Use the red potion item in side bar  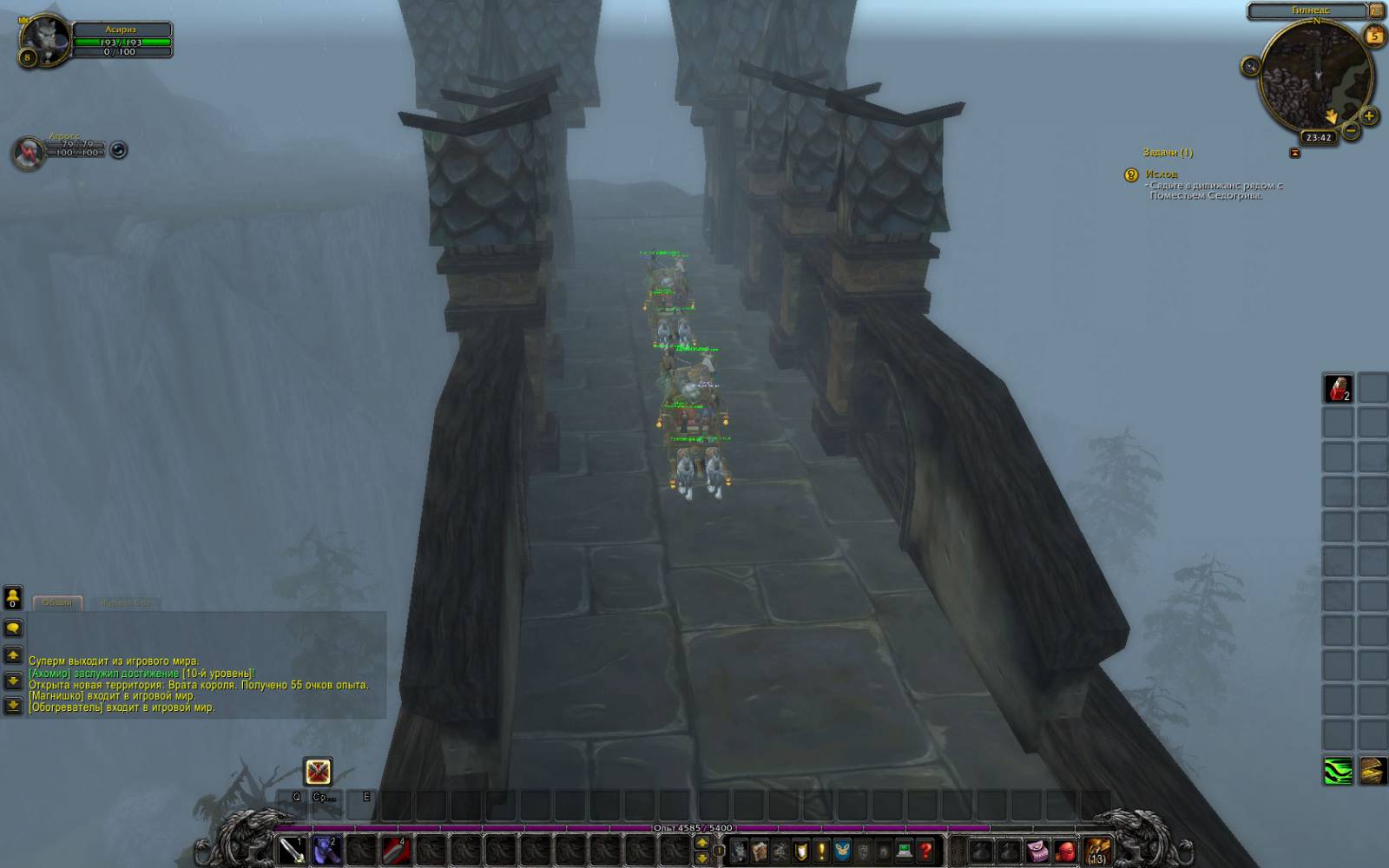(1338, 388)
